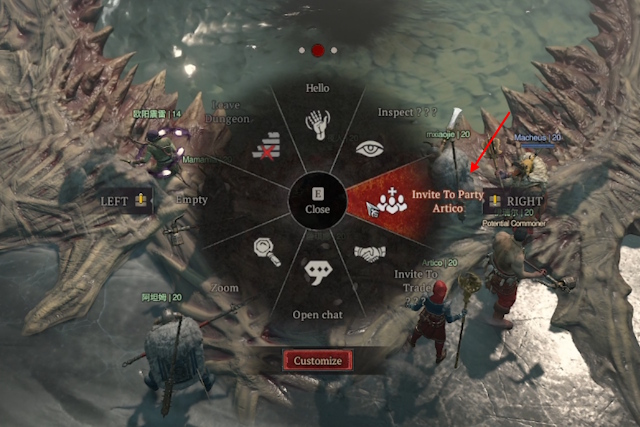Switch to the LEFT wheel page

(x=125, y=200)
